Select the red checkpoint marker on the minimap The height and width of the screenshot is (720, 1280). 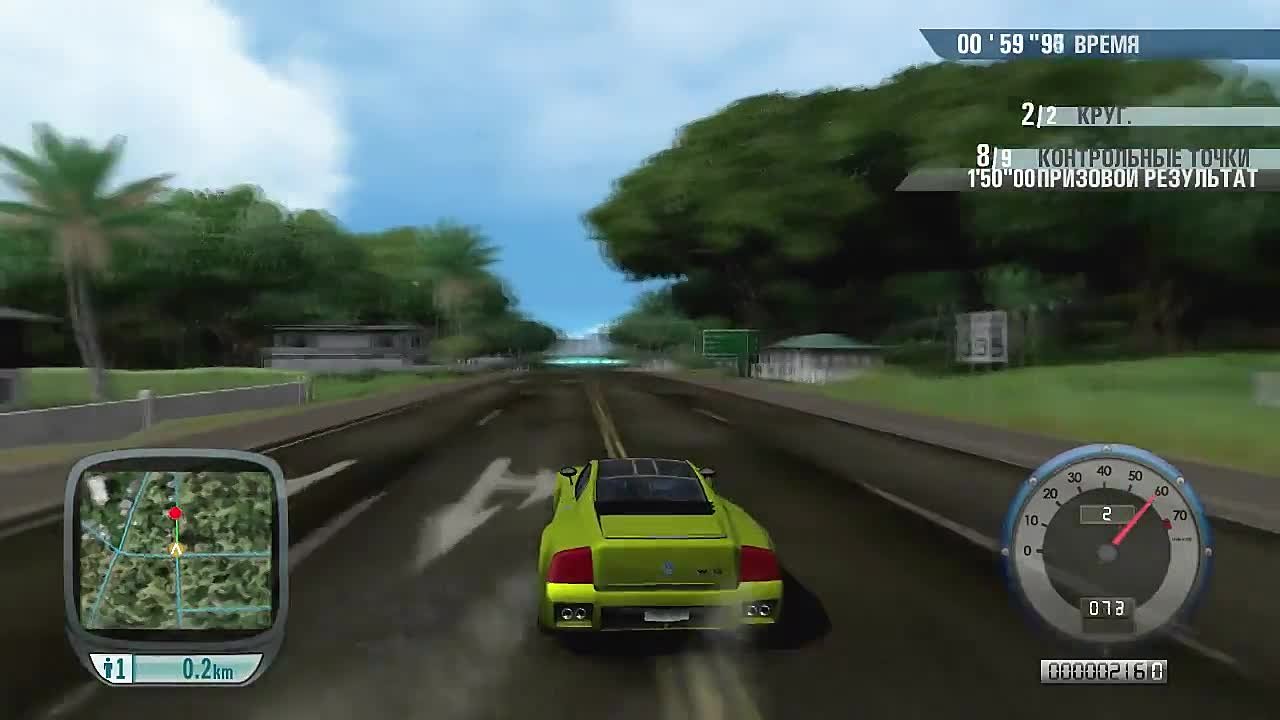tap(176, 511)
